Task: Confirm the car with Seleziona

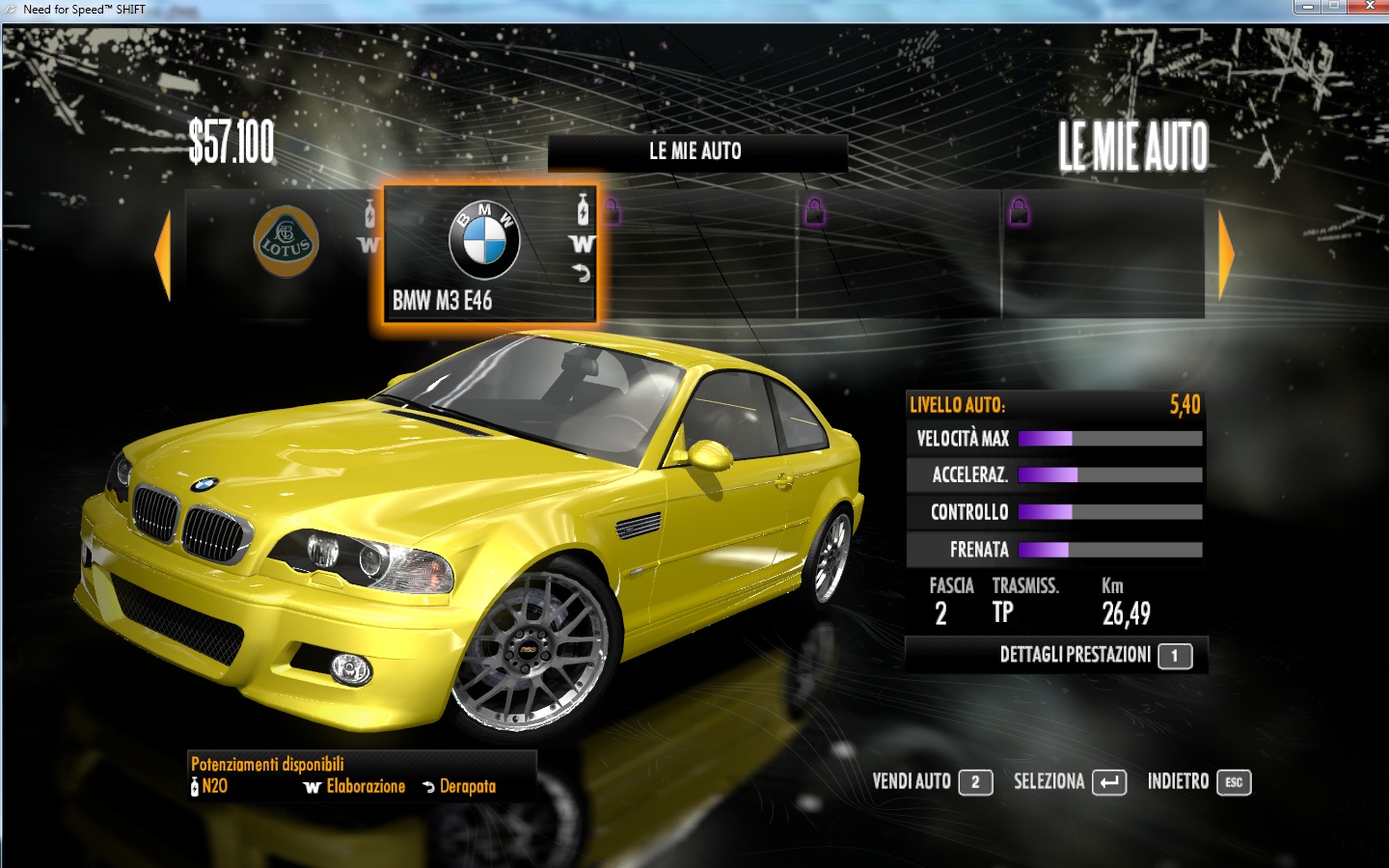Action: point(1069,782)
